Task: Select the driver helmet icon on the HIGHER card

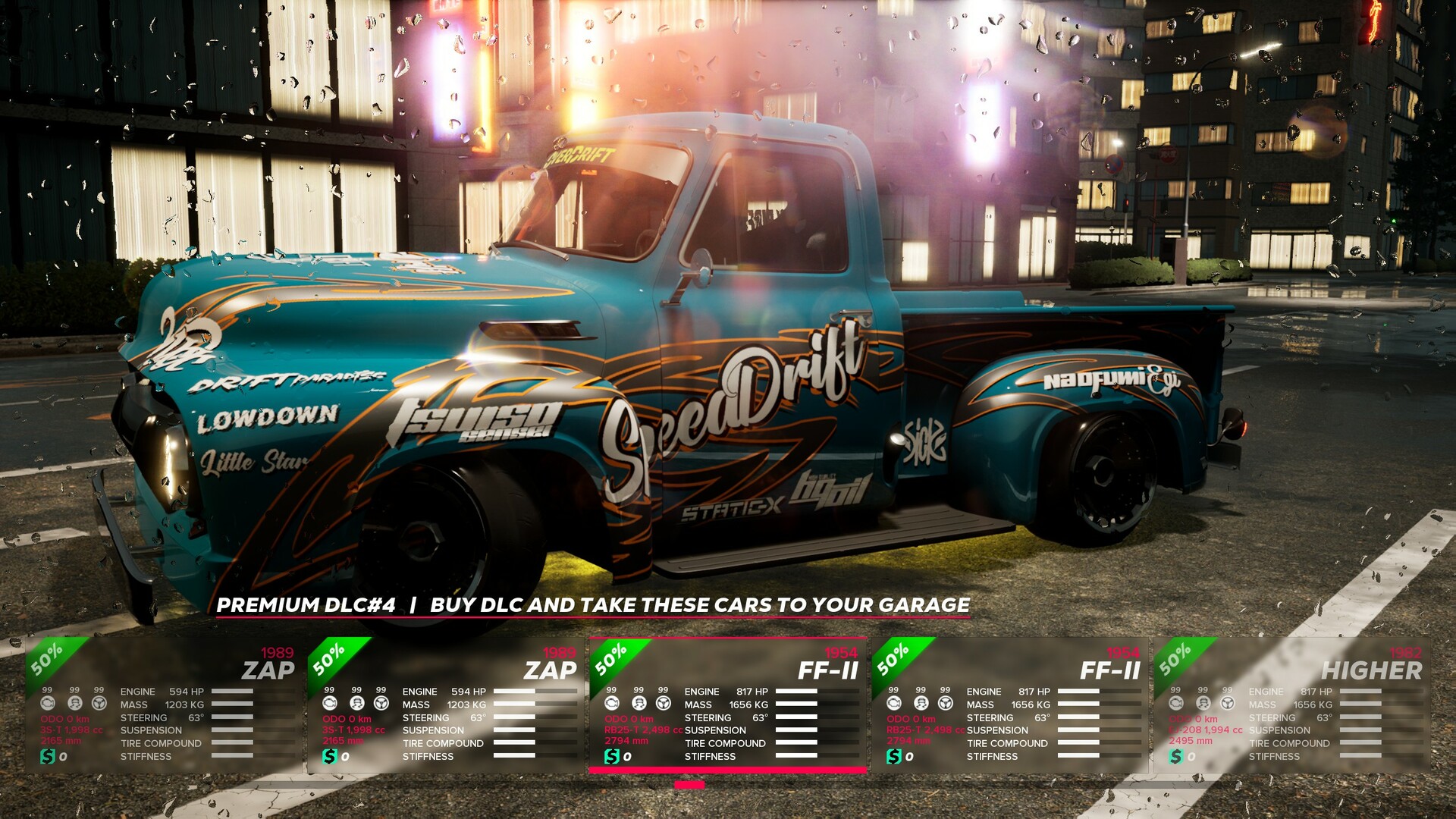Action: [x=1203, y=704]
